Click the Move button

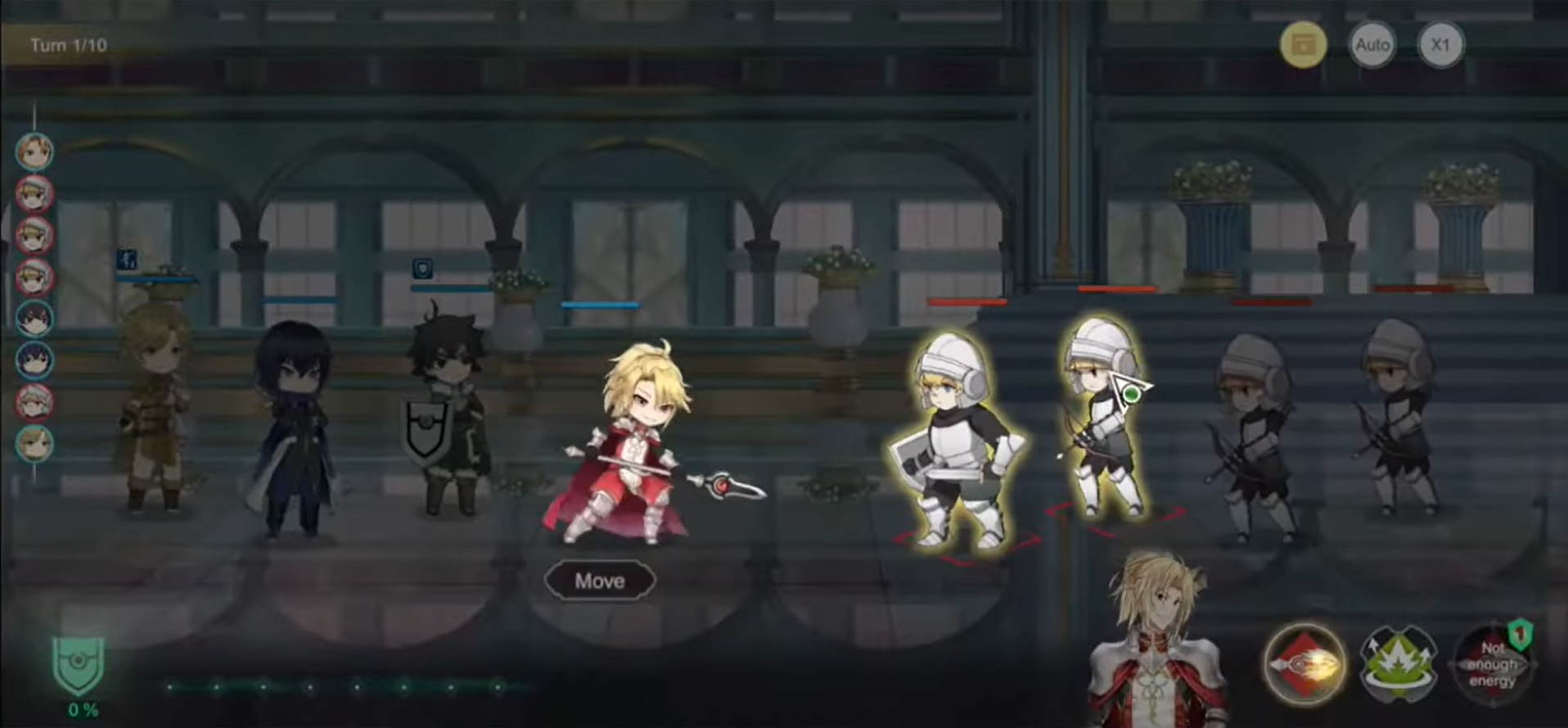click(x=600, y=581)
